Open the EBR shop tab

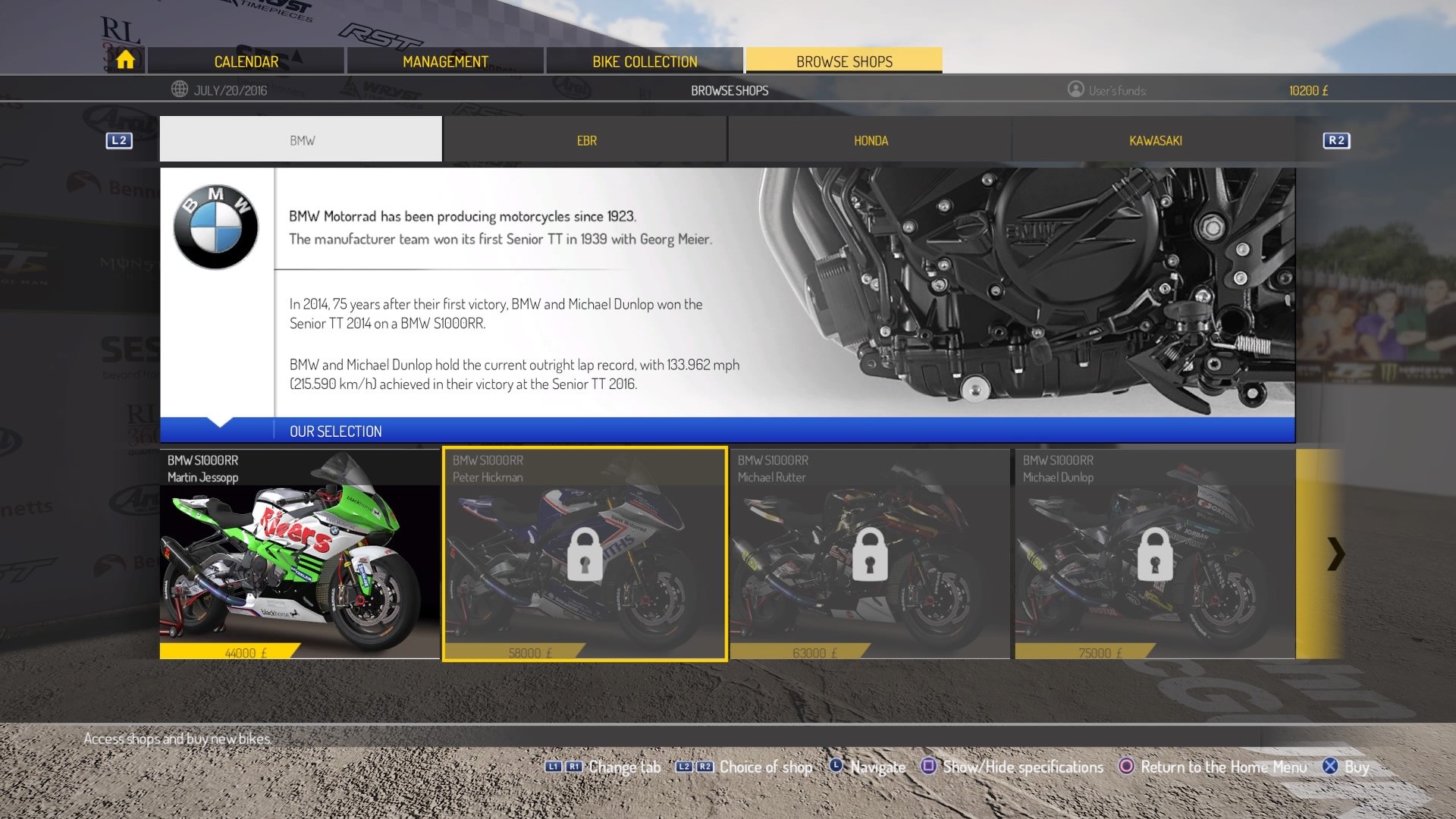pos(585,140)
